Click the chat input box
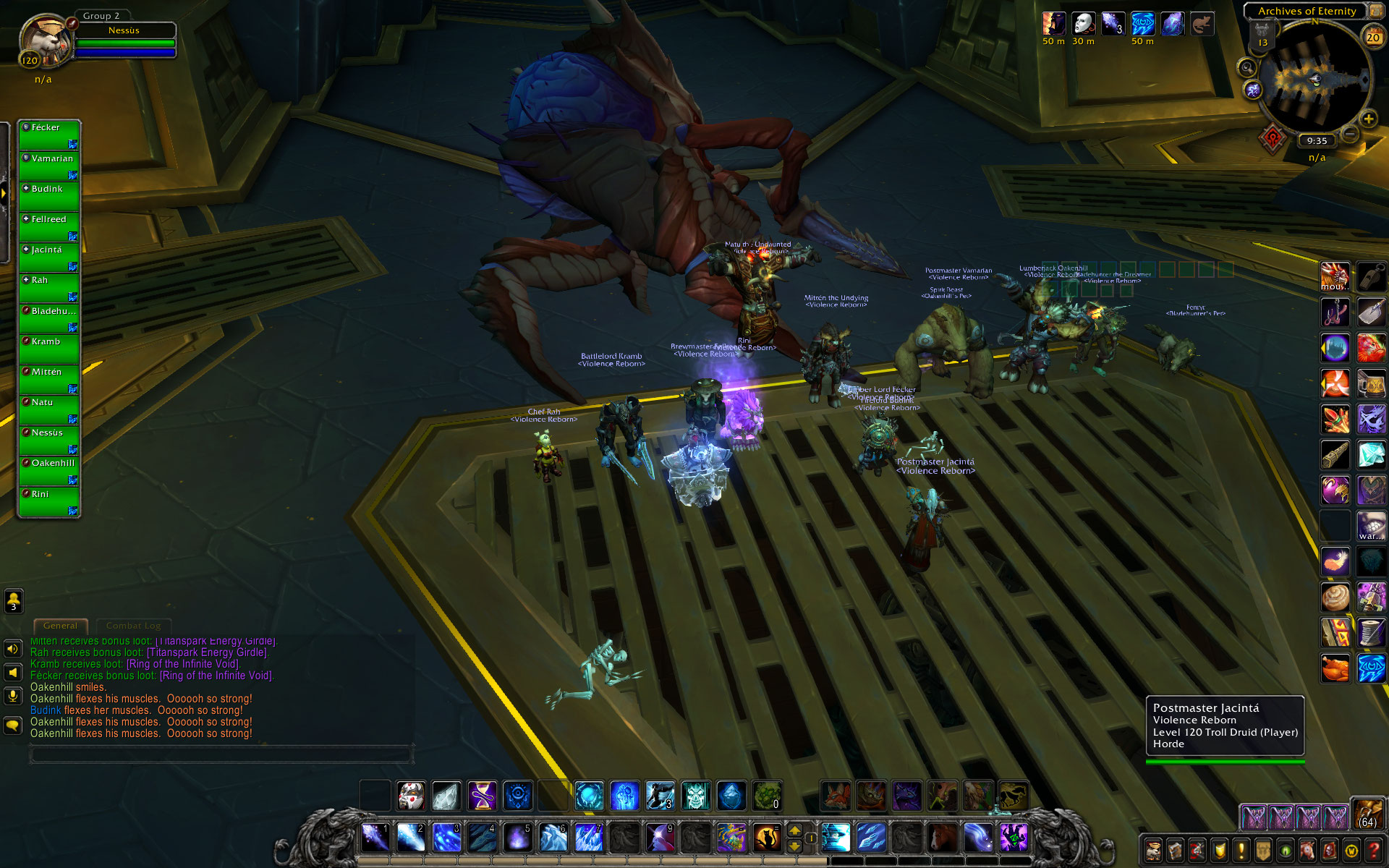This screenshot has width=1389, height=868. click(221, 756)
